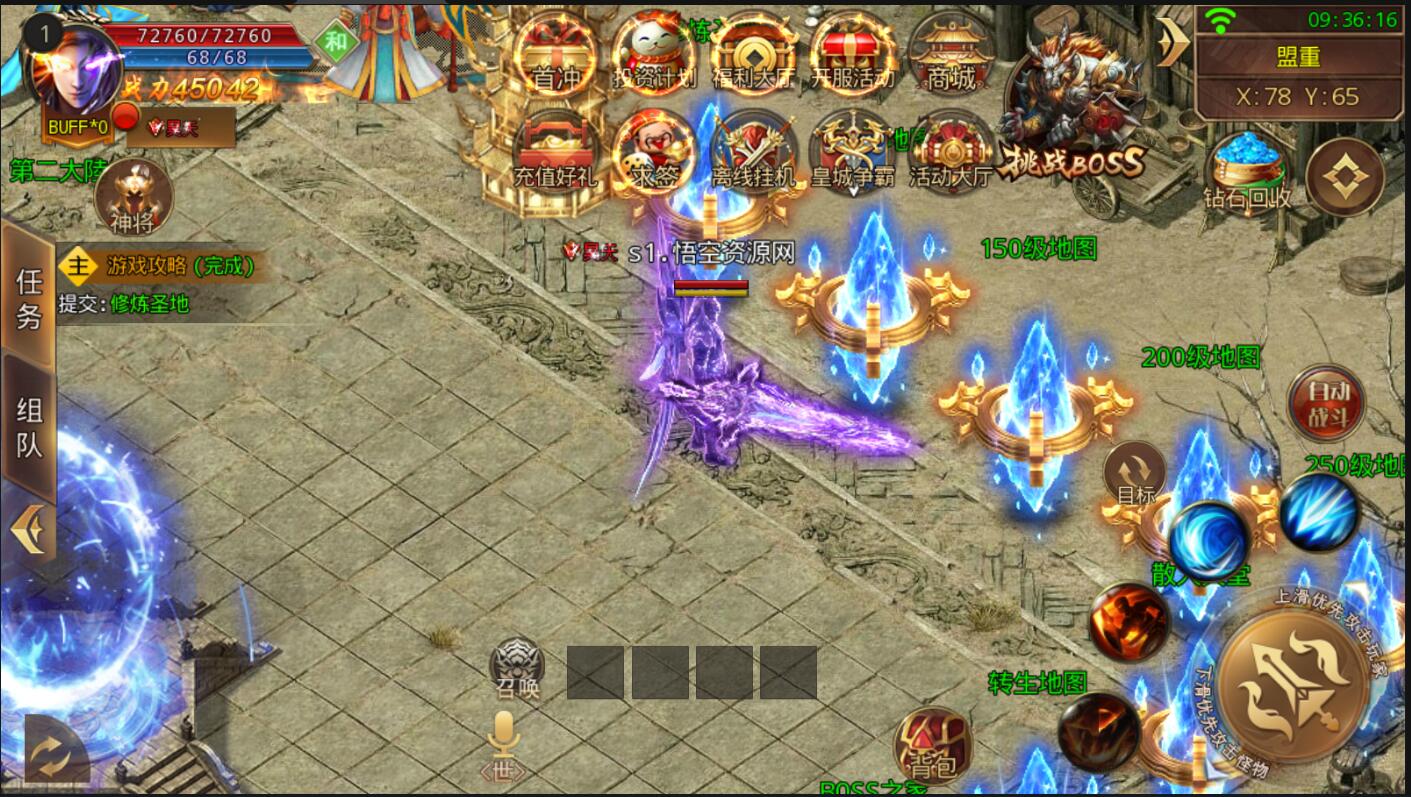1411x797 pixels.
Task: Open the 求签 fortune draw icon
Action: click(655, 152)
